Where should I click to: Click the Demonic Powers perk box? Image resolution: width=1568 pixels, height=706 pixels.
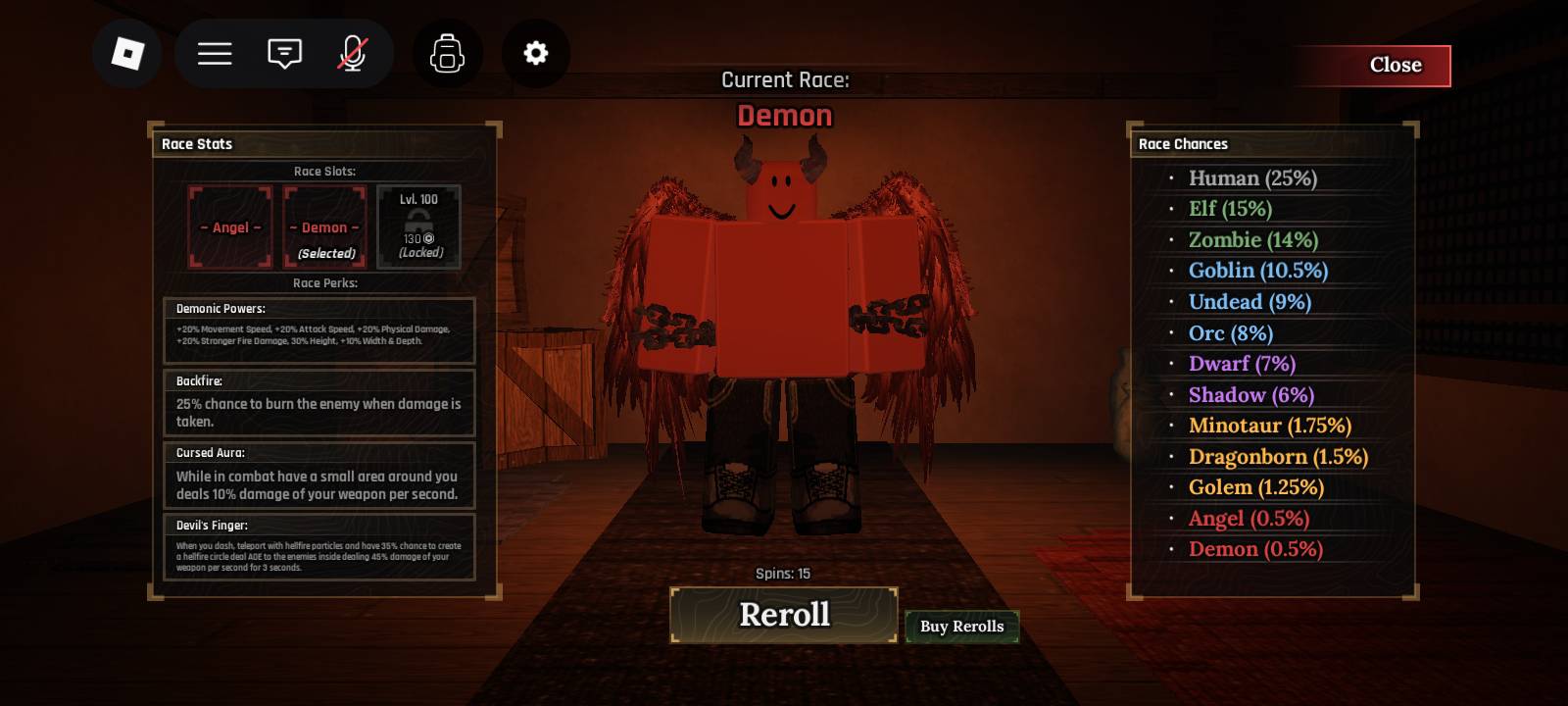coord(319,330)
